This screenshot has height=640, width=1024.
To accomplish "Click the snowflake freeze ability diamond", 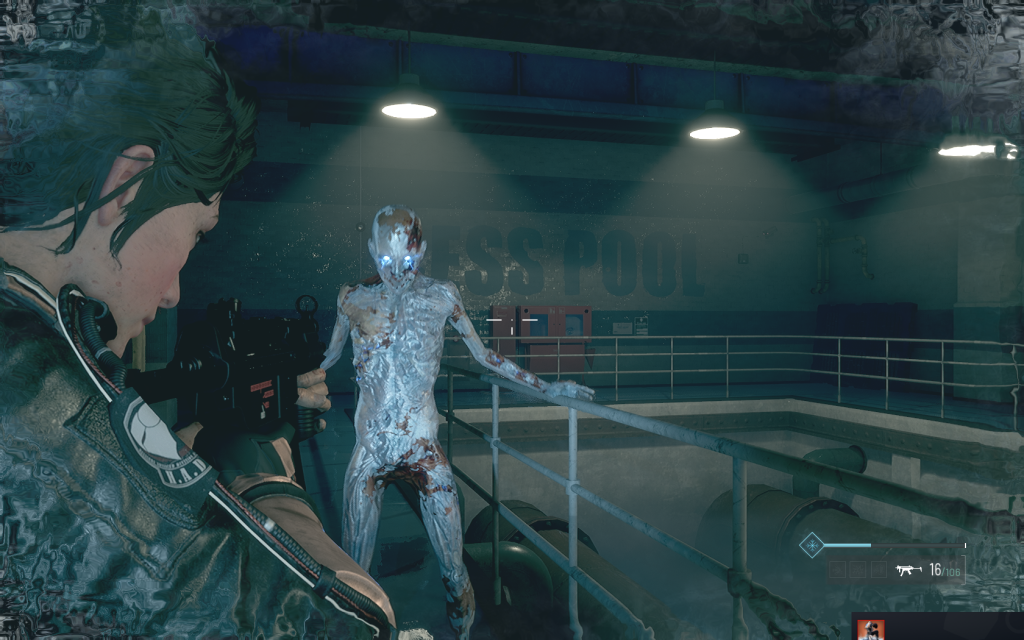I will pyautogui.click(x=811, y=546).
